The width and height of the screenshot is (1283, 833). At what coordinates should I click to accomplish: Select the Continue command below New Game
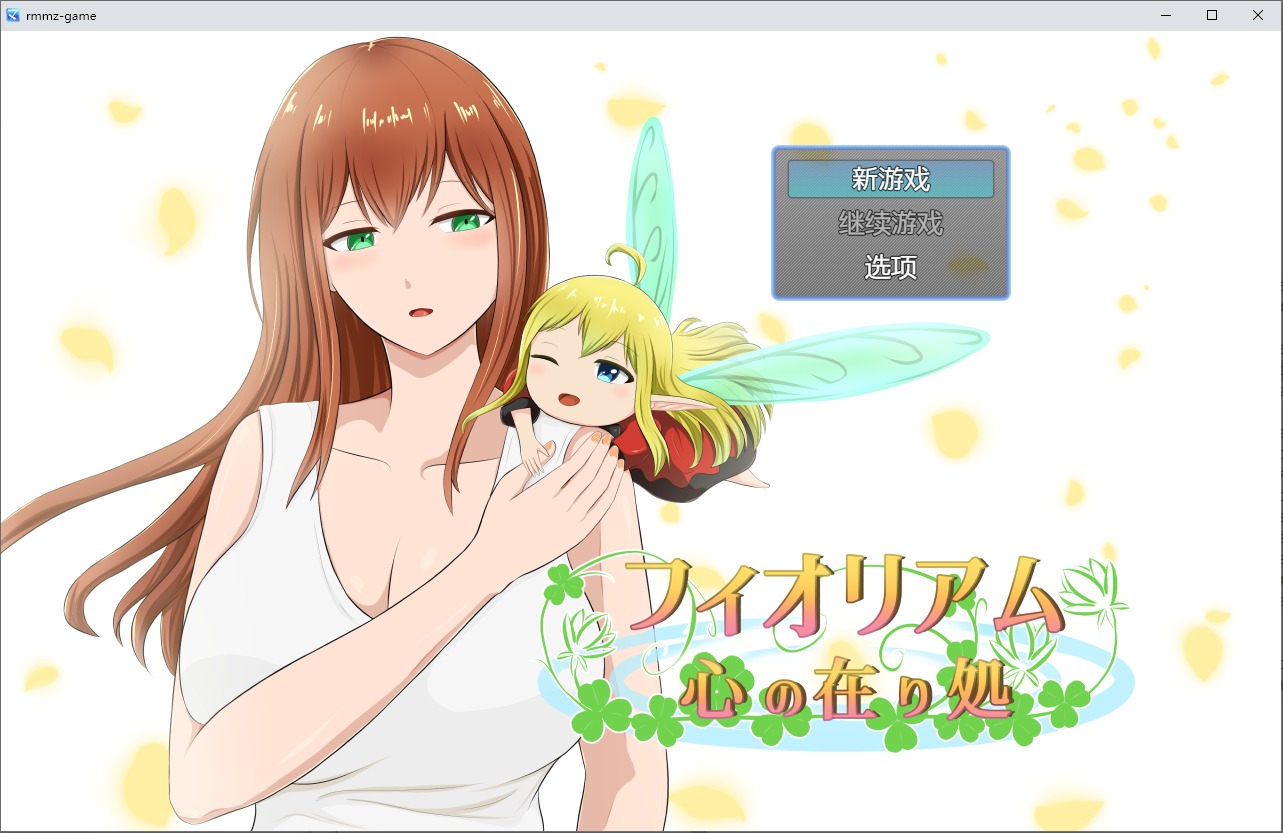[x=890, y=224]
